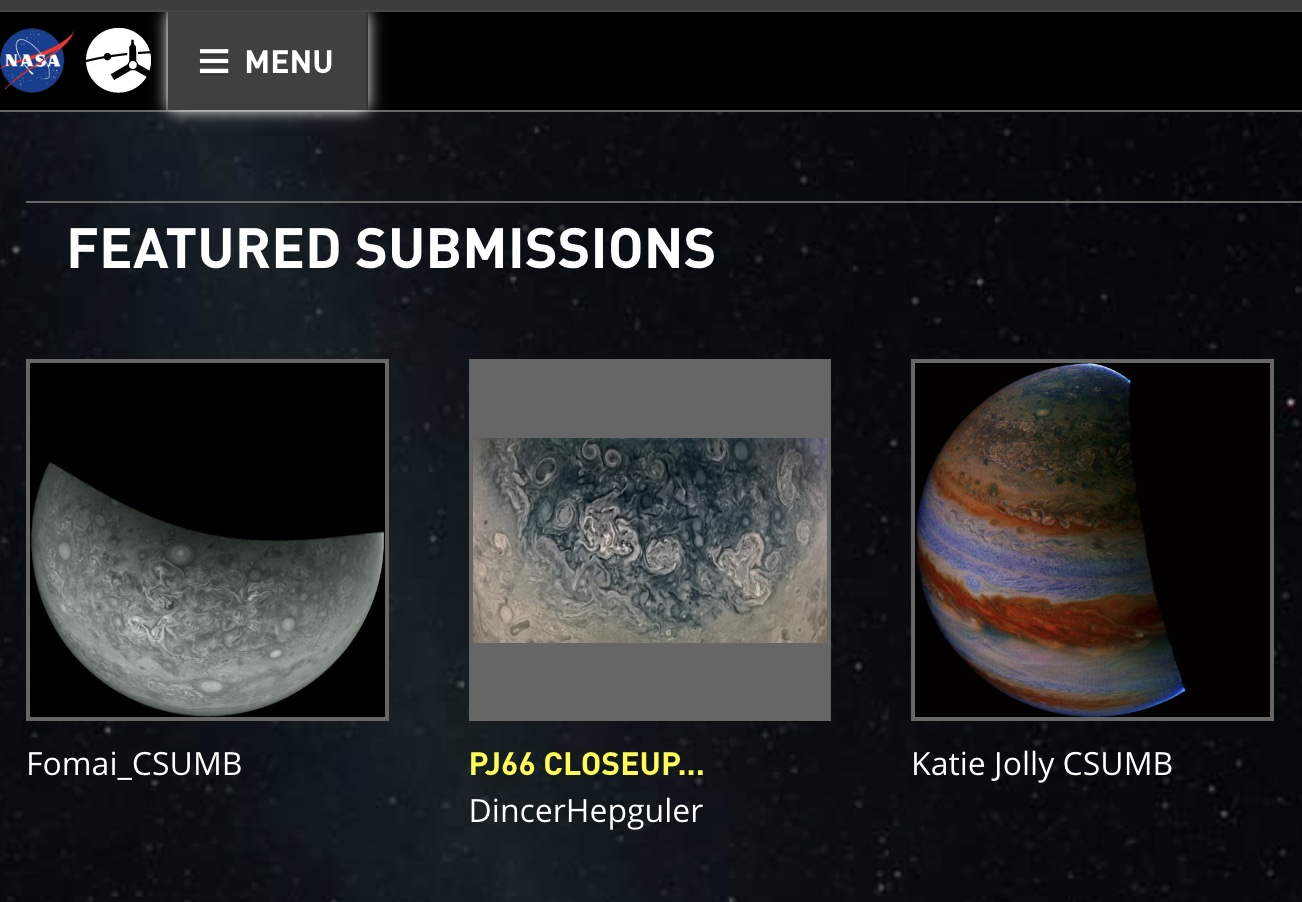
Task: Open the PJ66 swirling storms thumbnail
Action: [649, 539]
